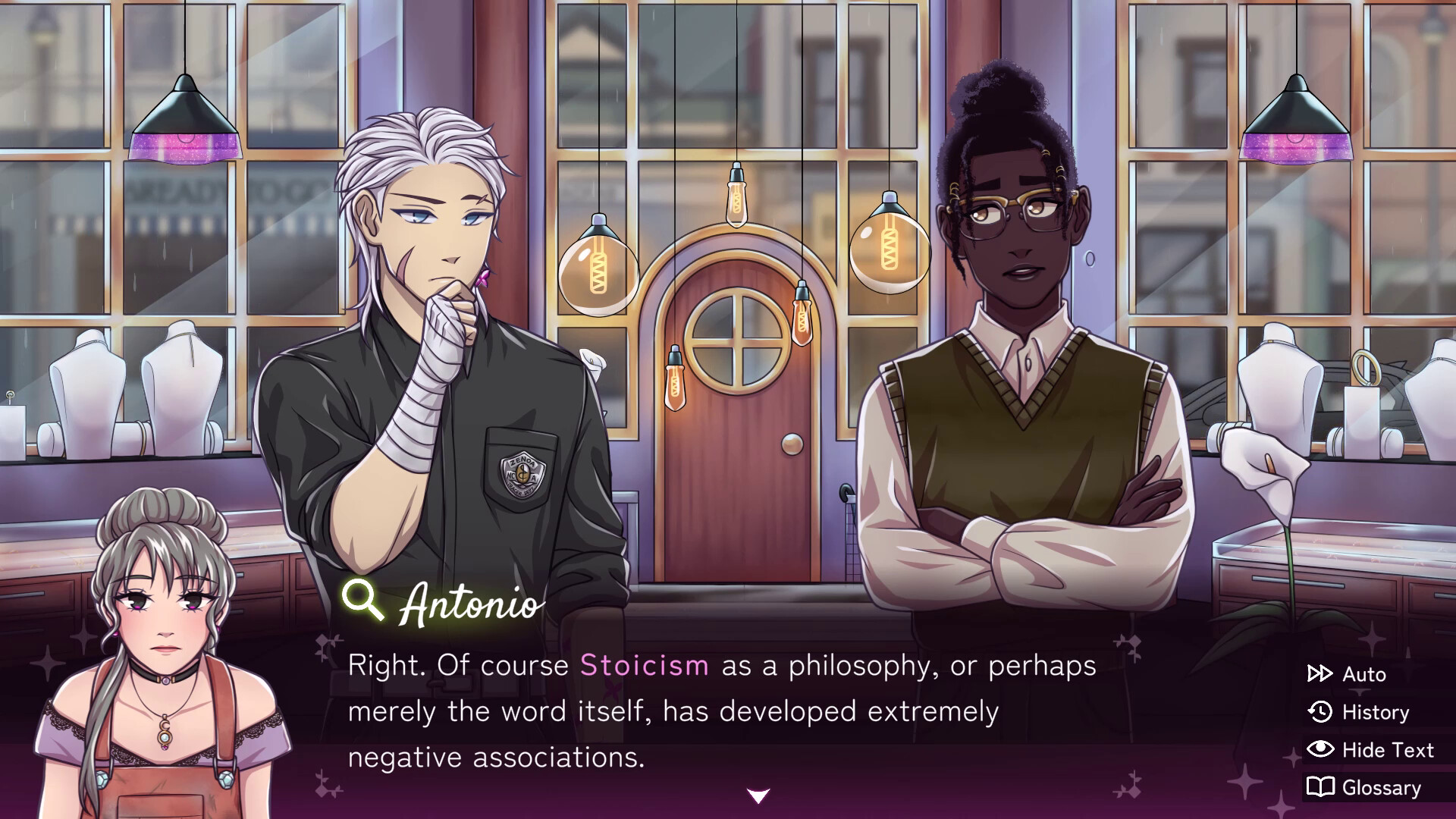Click the eye icon beside Hide Text
This screenshot has height=819, width=1456.
click(x=1321, y=750)
